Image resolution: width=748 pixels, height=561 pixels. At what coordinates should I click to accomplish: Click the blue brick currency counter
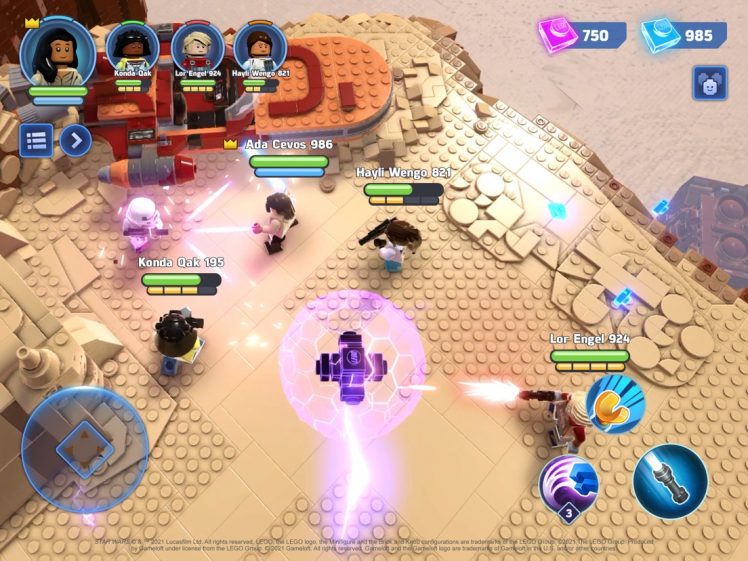click(x=684, y=36)
